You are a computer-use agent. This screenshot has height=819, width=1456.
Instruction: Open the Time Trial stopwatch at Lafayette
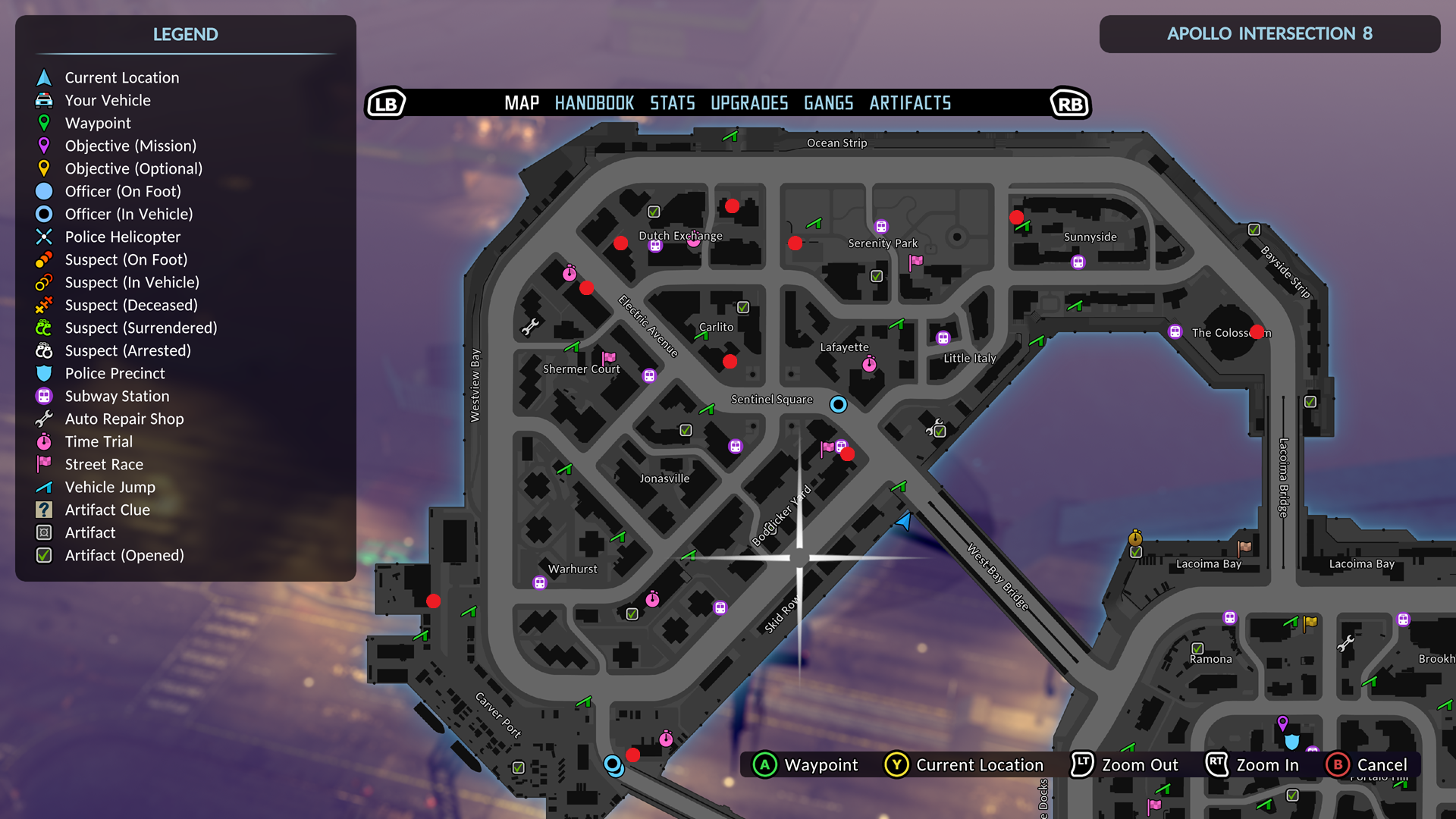click(869, 365)
